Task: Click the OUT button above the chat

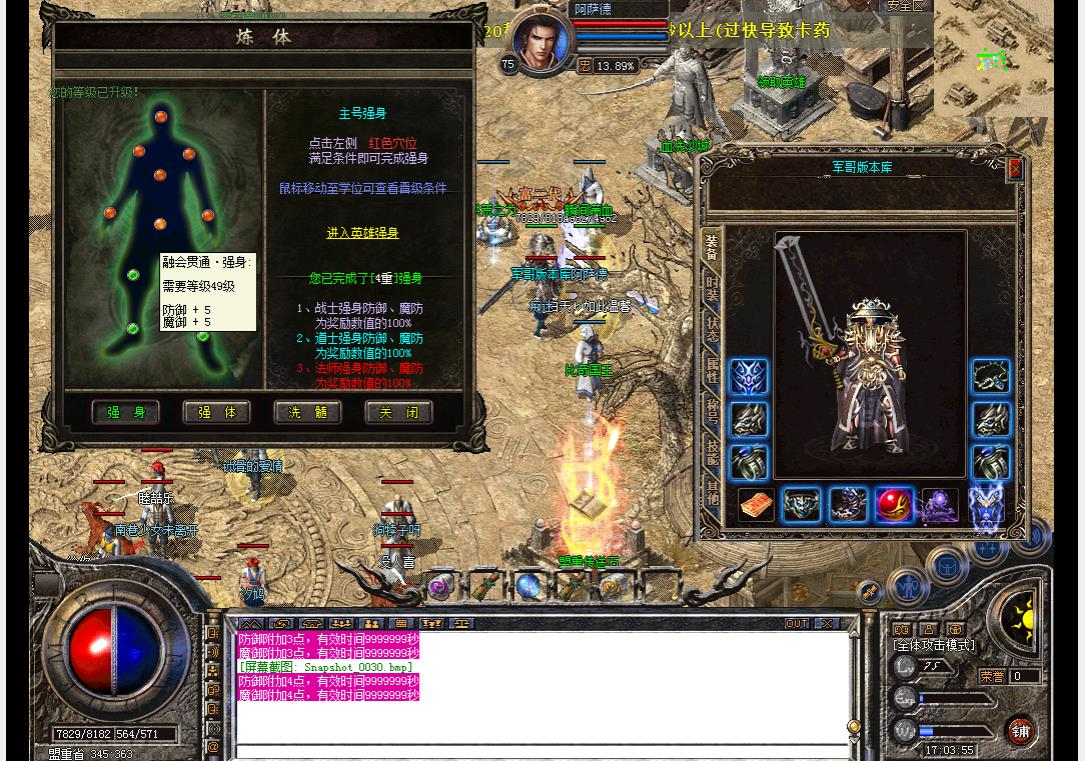Action: click(797, 623)
